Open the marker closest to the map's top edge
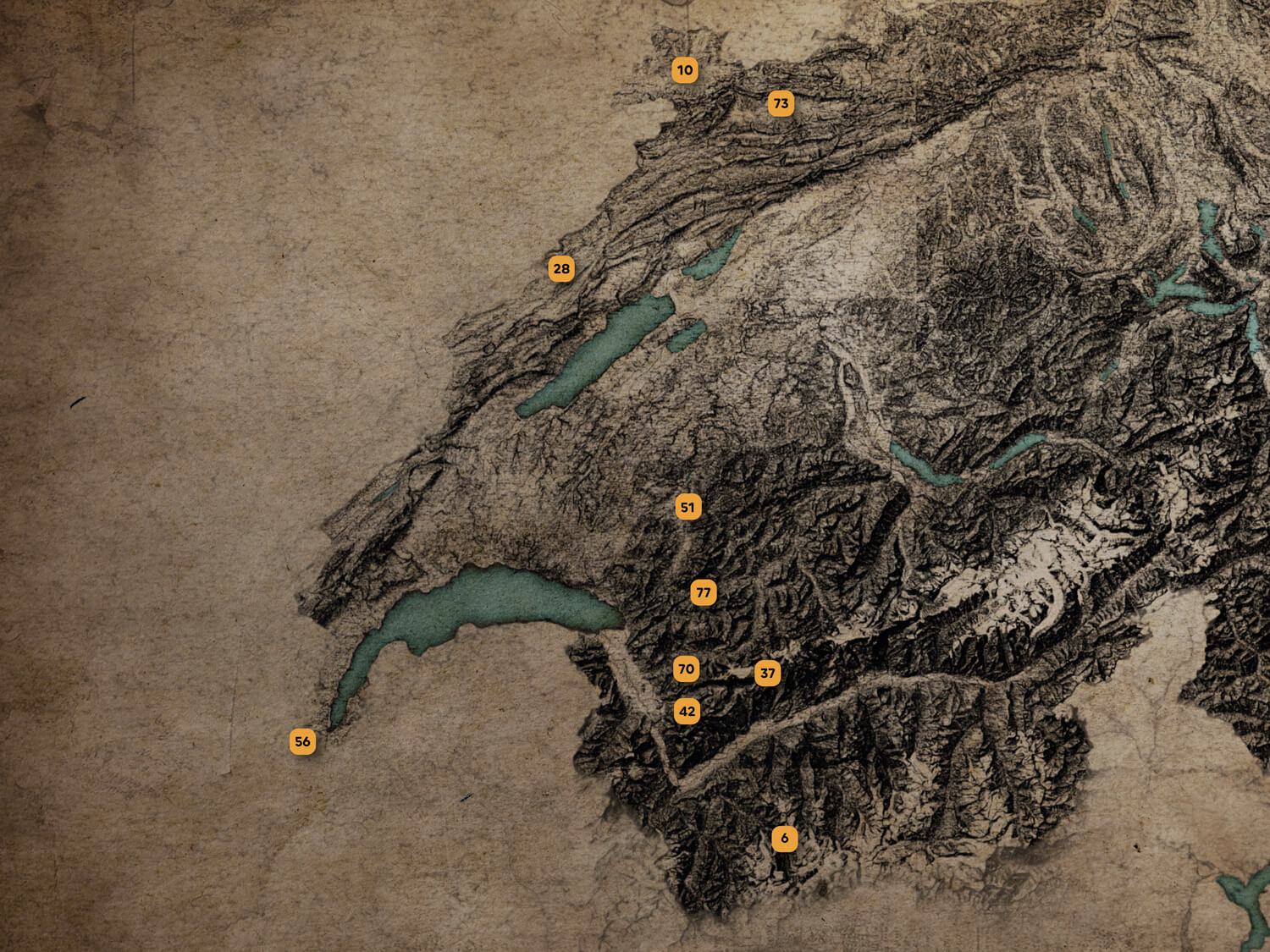1270x952 pixels. coord(684,71)
